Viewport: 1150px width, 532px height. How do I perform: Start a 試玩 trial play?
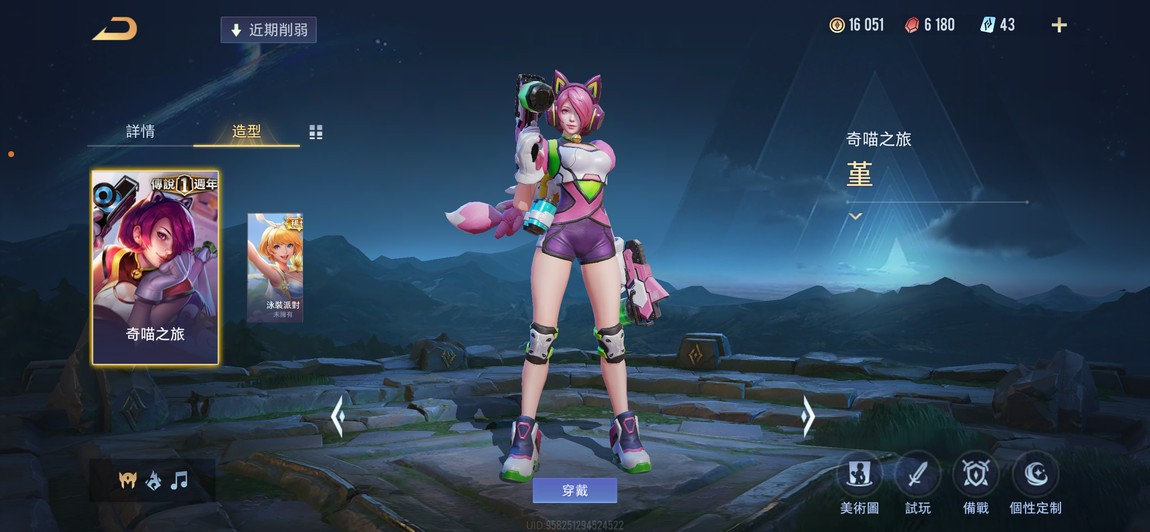(x=917, y=482)
